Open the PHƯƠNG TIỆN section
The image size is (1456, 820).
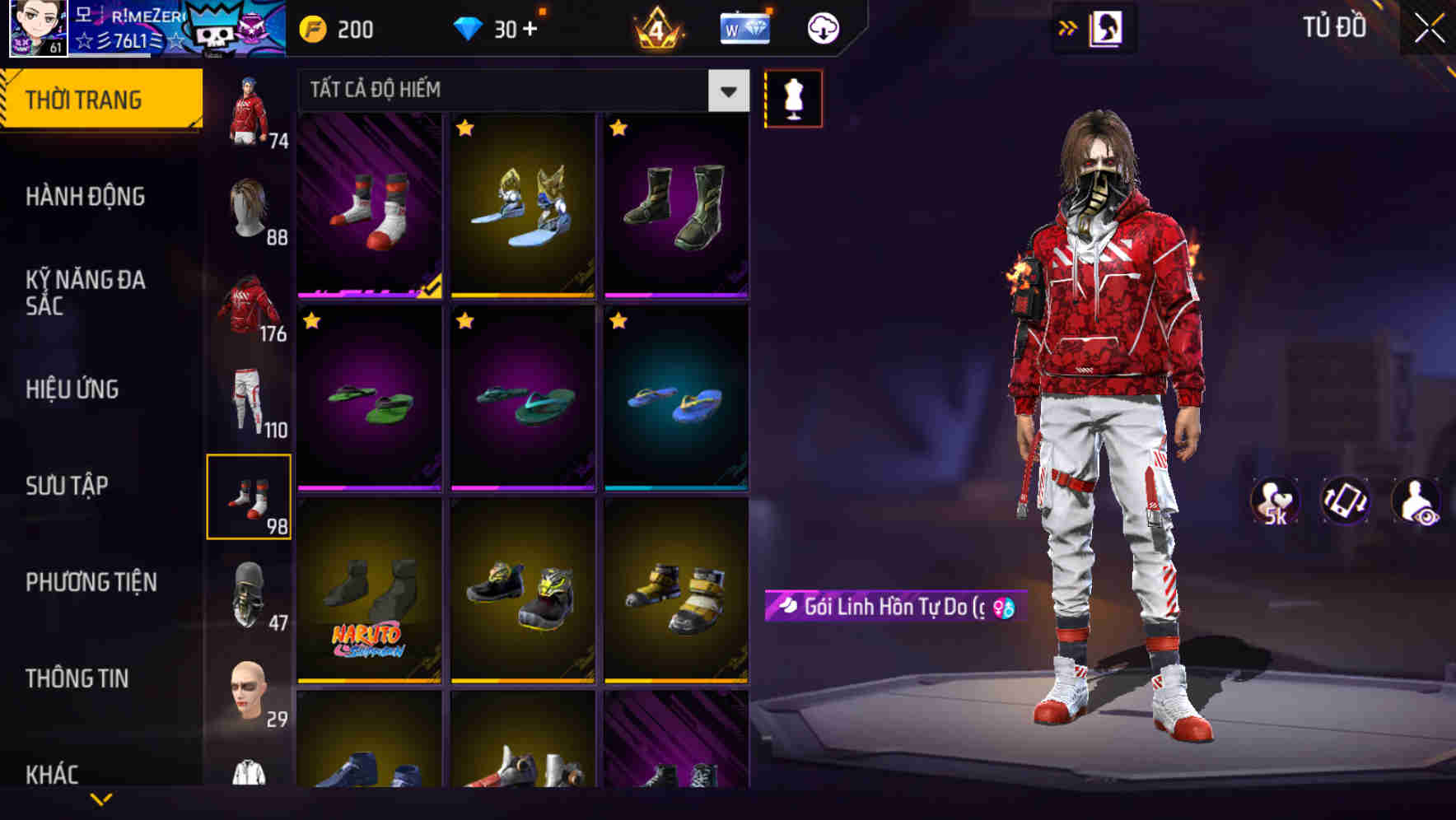coord(91,581)
